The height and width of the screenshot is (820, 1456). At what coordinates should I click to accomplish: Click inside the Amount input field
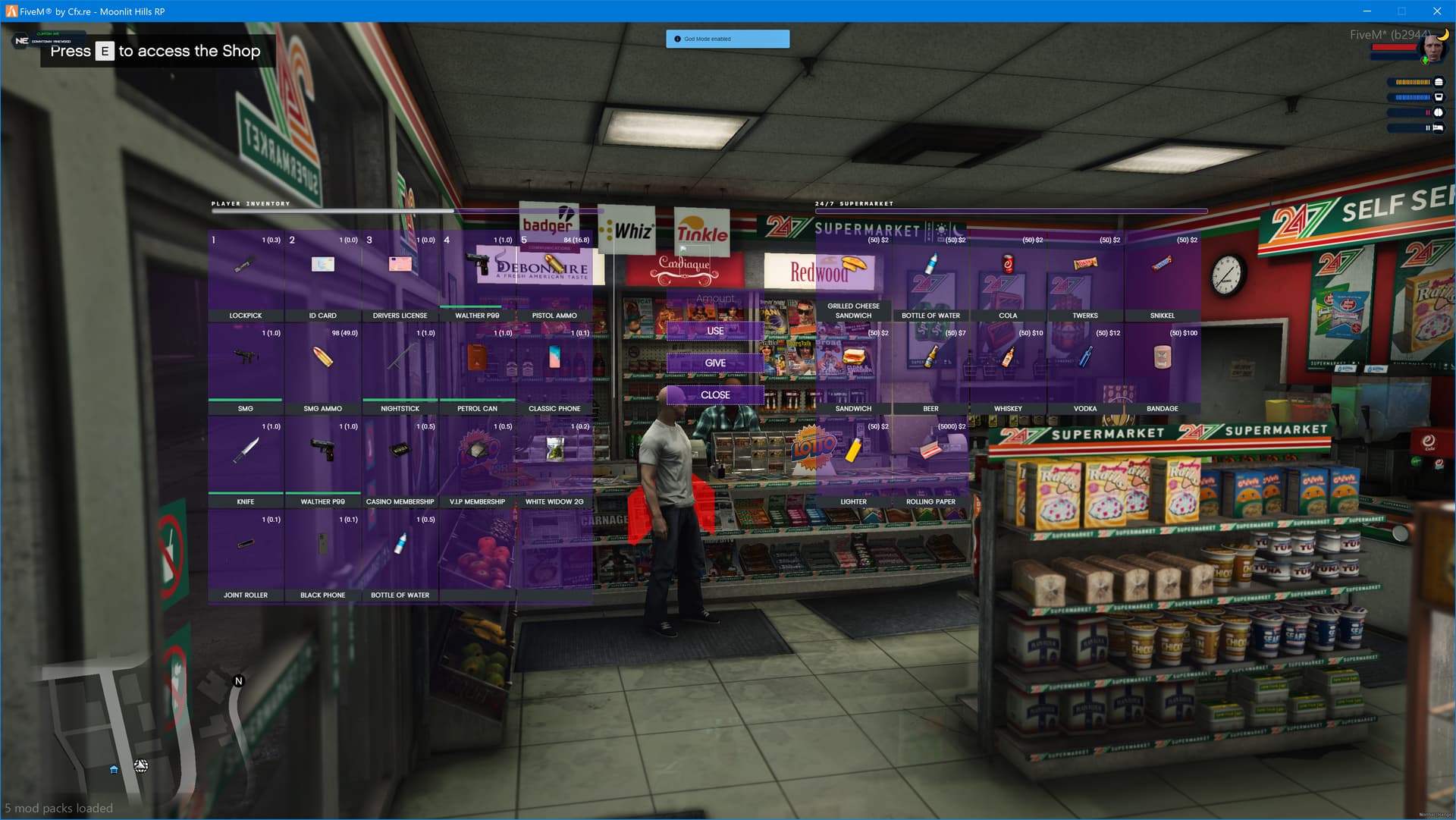714,298
